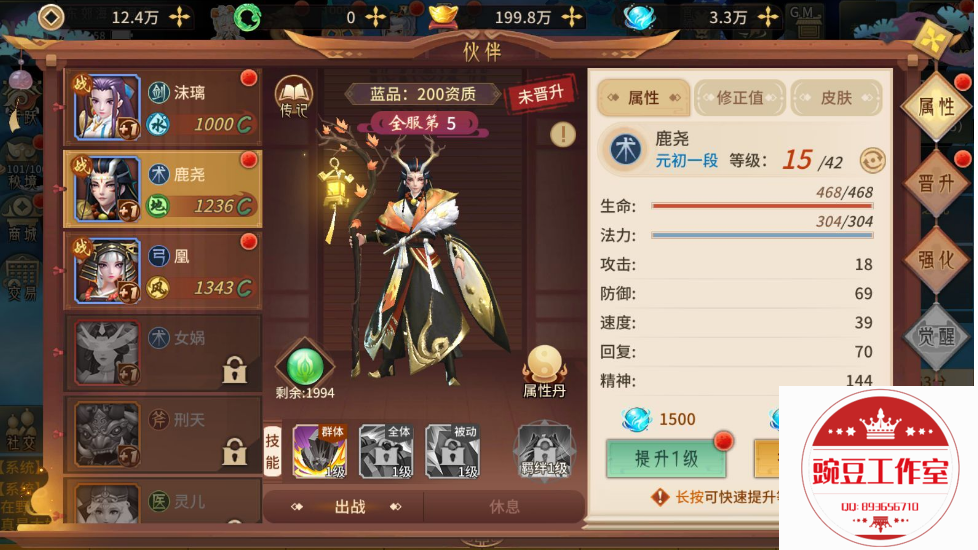Select the 群体 group skill icon
This screenshot has height=550, width=978.
click(319, 452)
